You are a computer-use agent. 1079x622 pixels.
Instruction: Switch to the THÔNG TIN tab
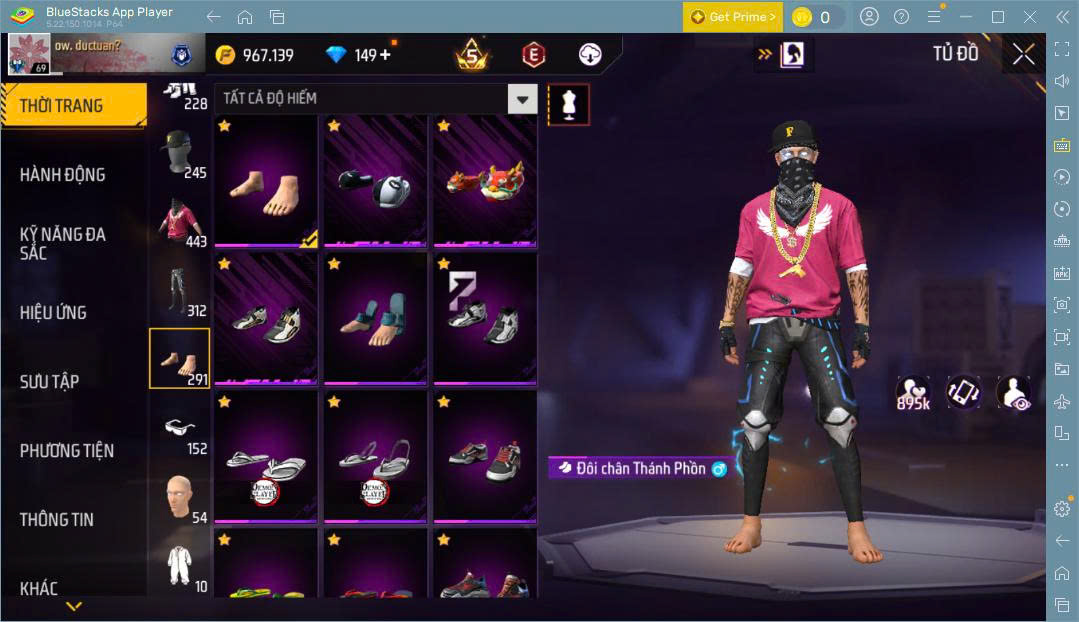[57, 519]
